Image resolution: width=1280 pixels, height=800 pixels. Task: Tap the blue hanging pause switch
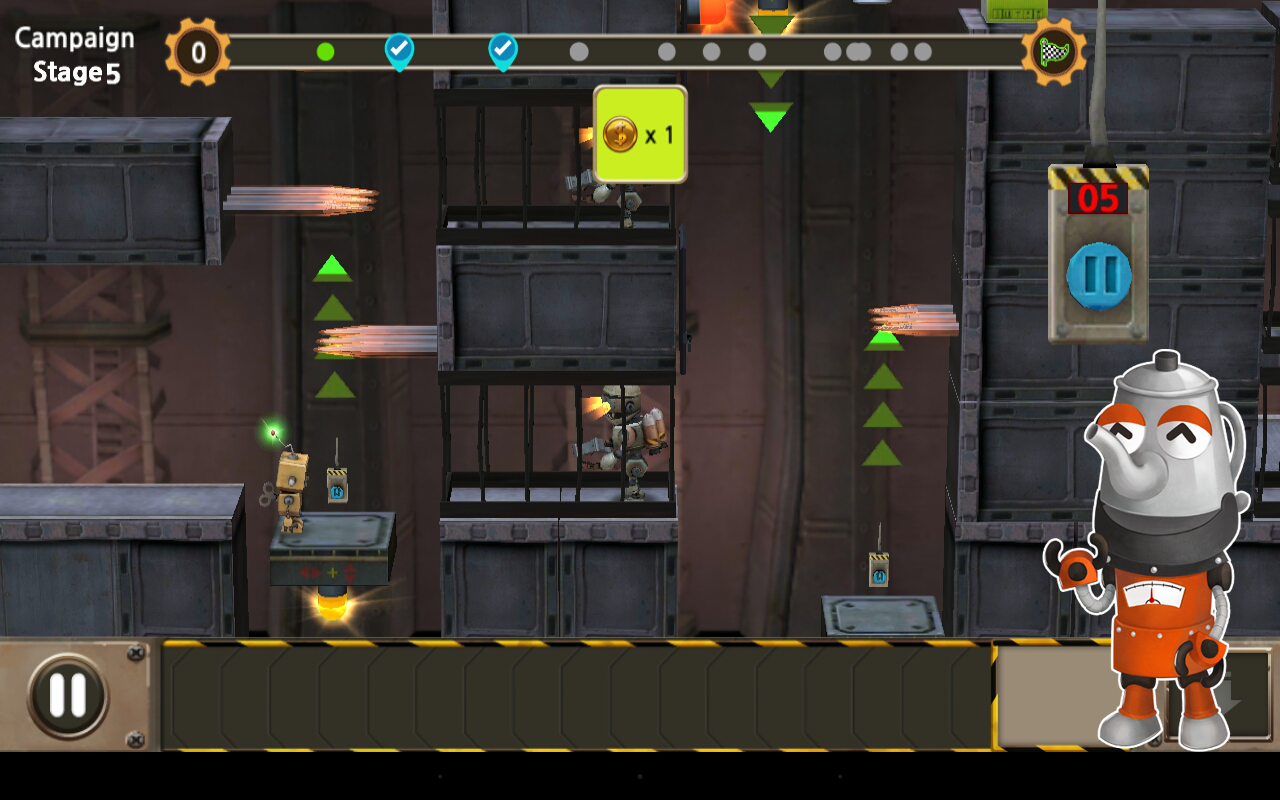click(x=1098, y=276)
